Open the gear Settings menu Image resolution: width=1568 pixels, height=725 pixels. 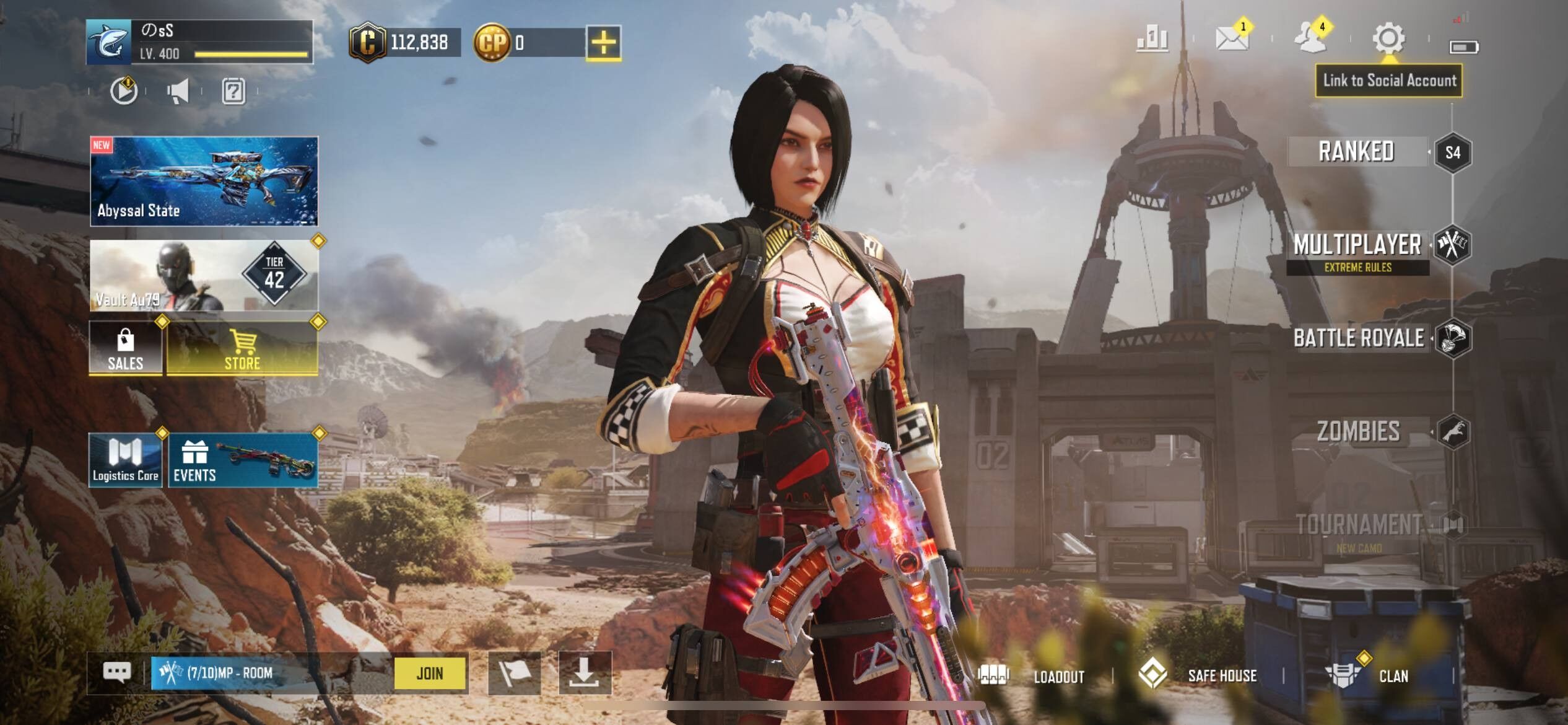pyautogui.click(x=1388, y=39)
